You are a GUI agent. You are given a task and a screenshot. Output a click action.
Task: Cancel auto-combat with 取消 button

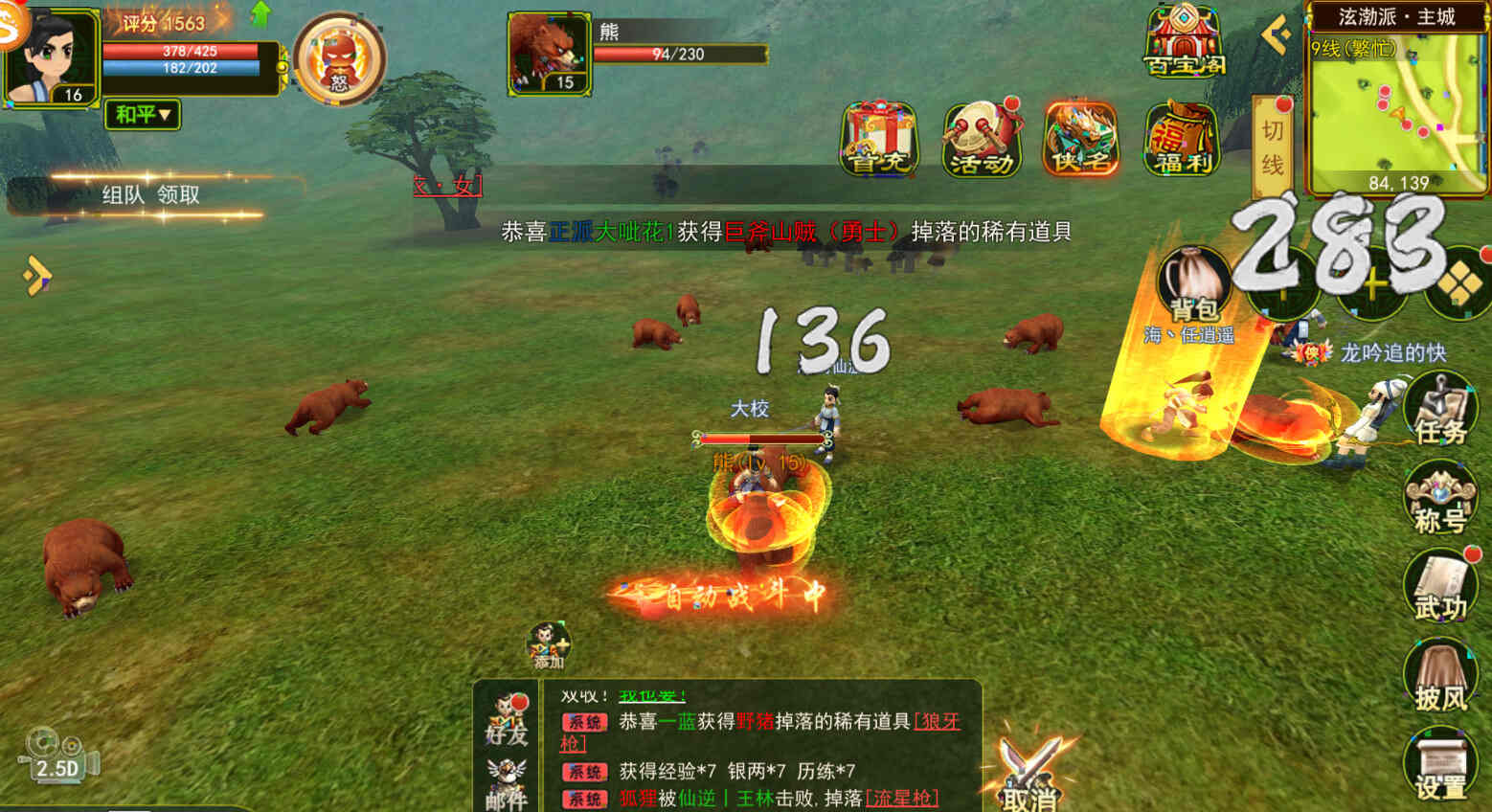pos(1029,774)
